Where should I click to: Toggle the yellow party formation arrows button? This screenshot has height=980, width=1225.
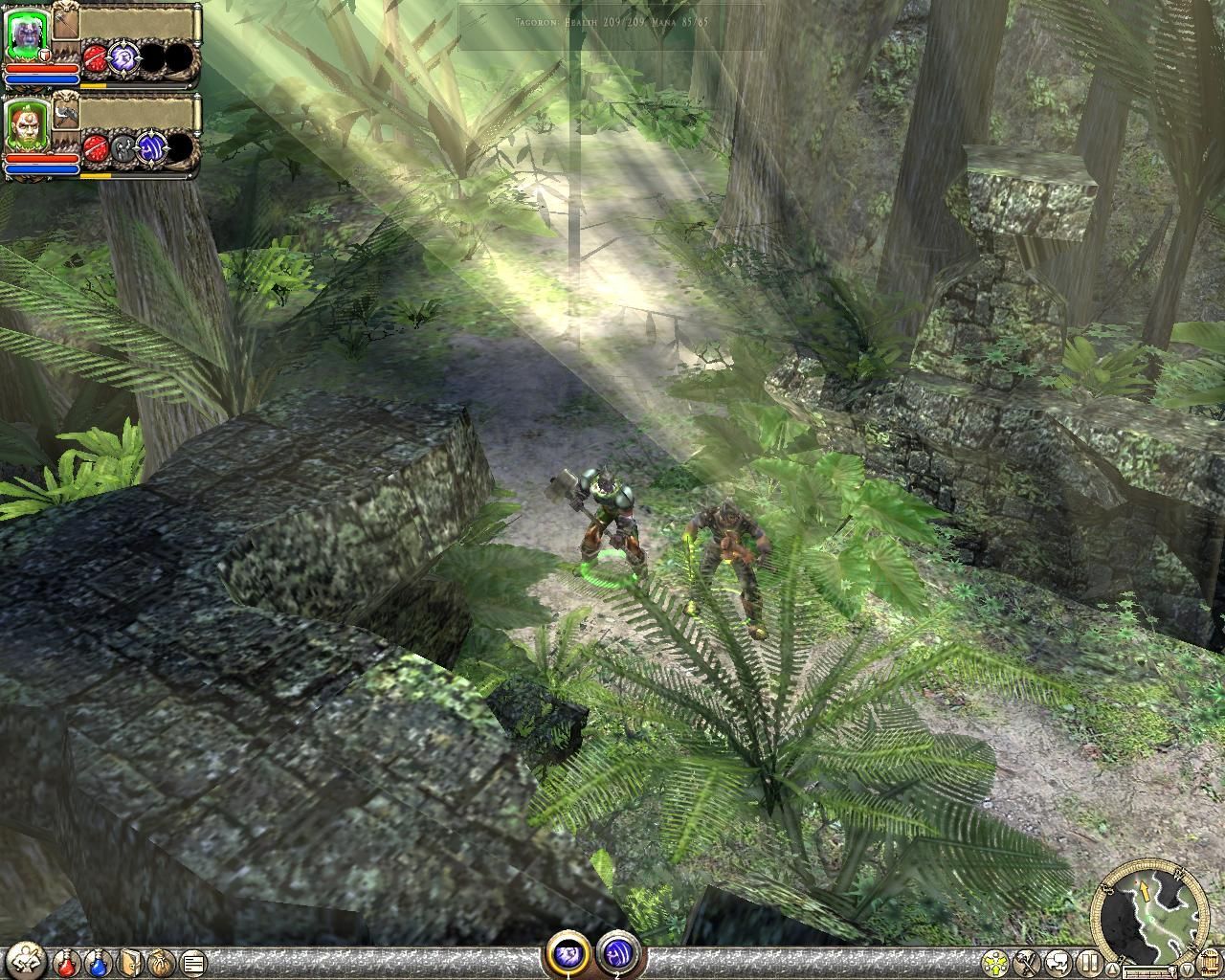pos(996,962)
